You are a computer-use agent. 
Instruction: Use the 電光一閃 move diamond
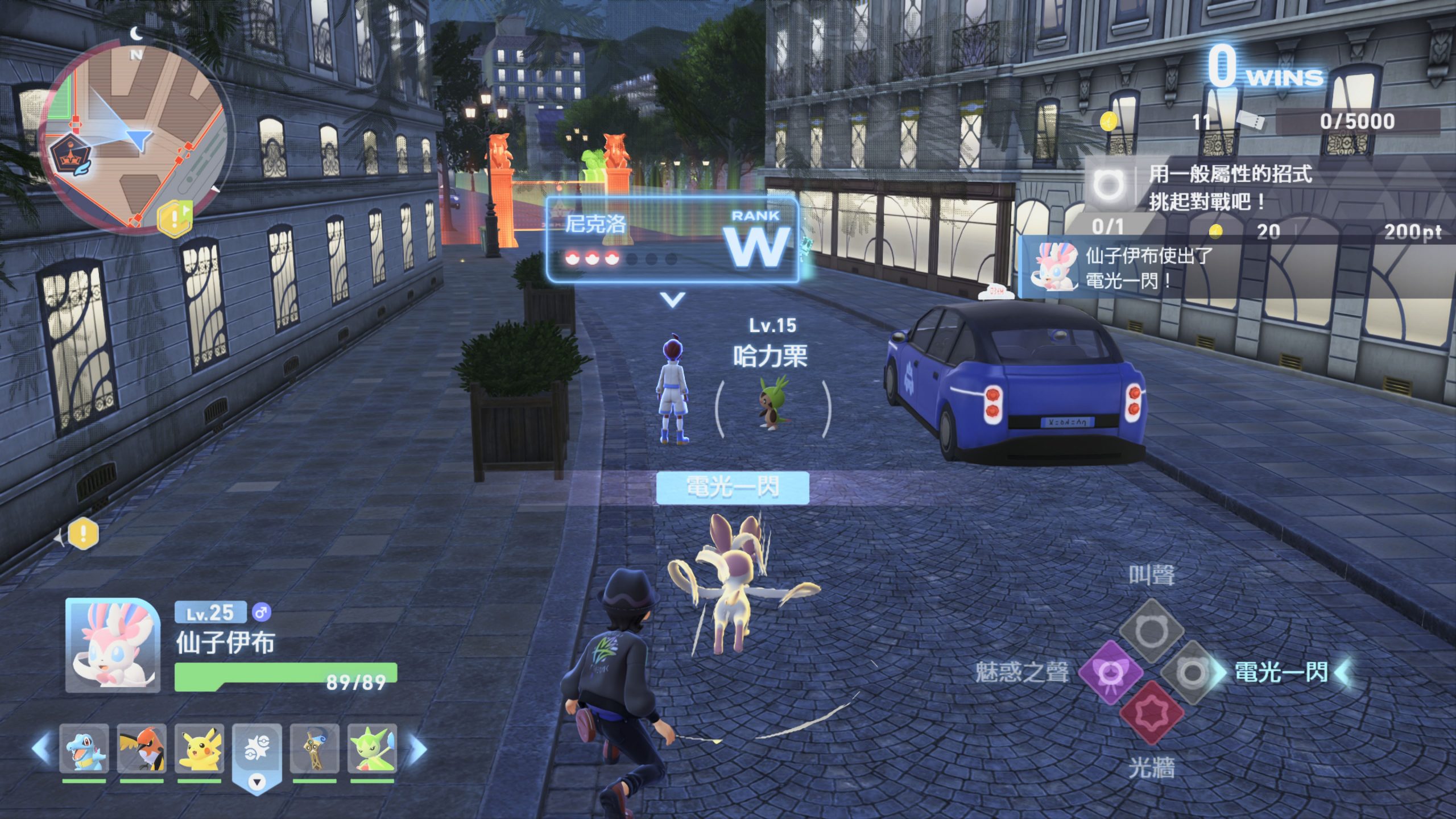(1192, 672)
